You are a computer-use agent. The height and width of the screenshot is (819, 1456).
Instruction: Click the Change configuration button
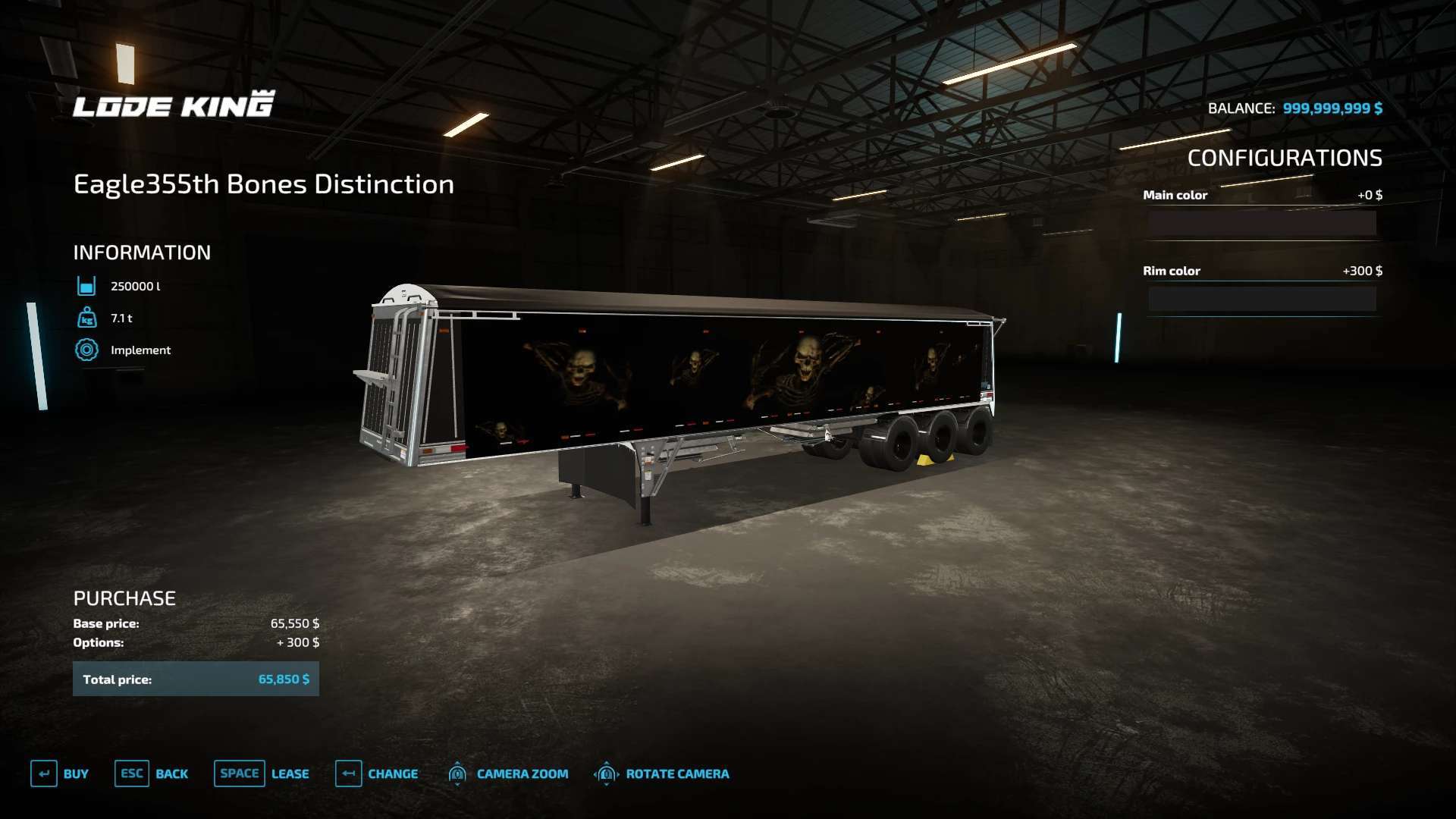[x=377, y=773]
